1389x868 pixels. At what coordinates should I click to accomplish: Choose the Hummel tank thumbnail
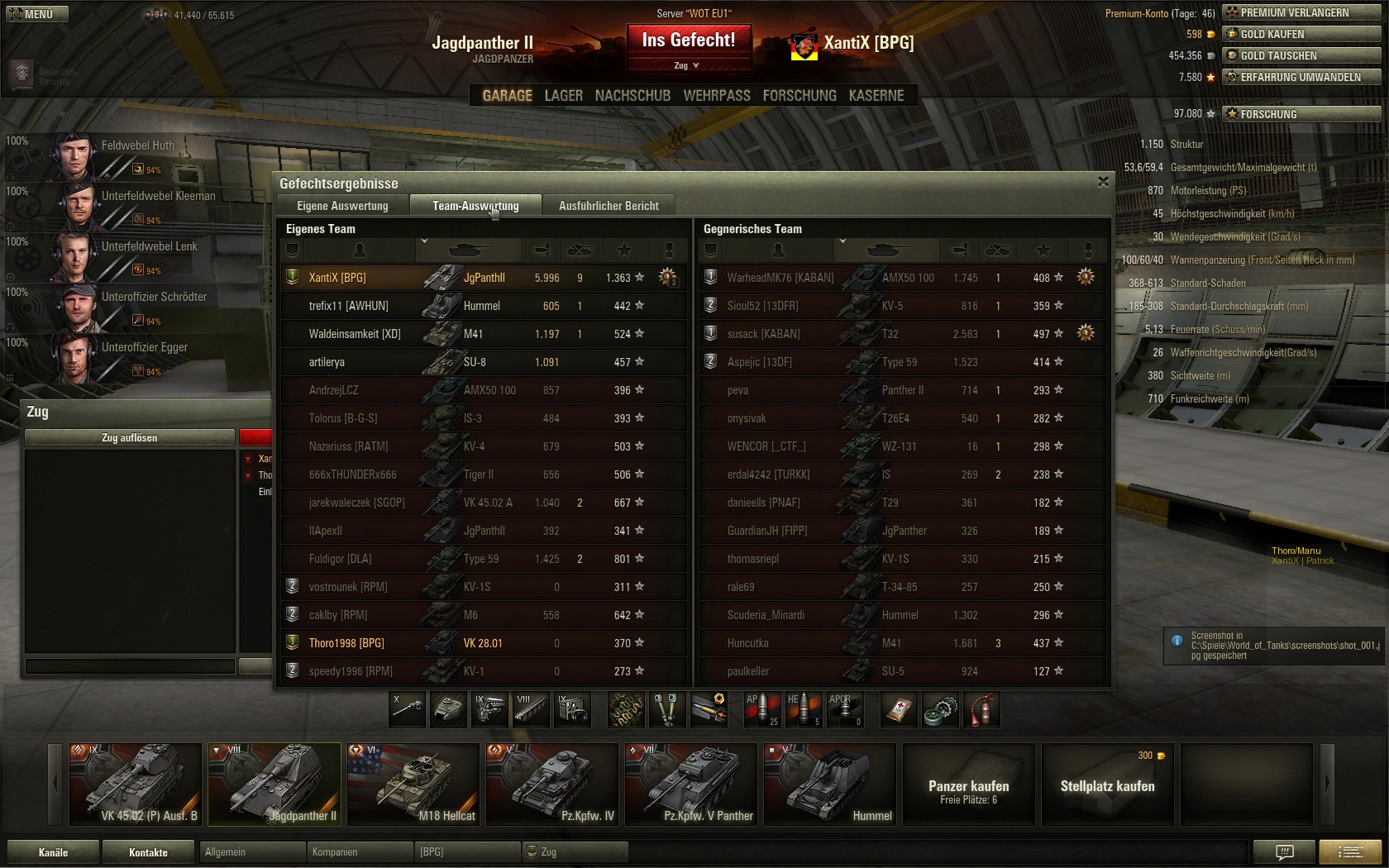829,784
